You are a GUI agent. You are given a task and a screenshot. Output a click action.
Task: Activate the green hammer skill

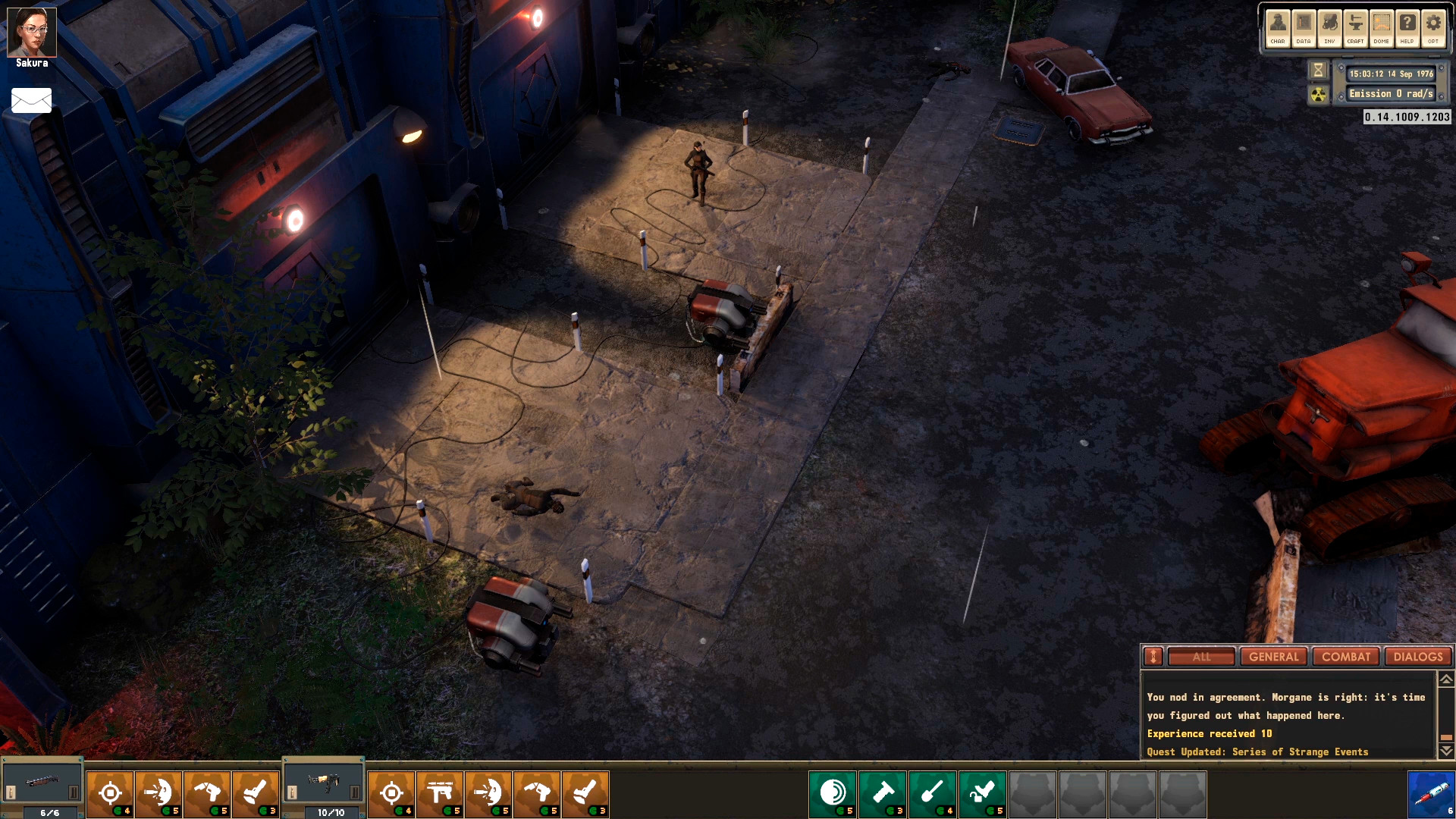pos(883,793)
